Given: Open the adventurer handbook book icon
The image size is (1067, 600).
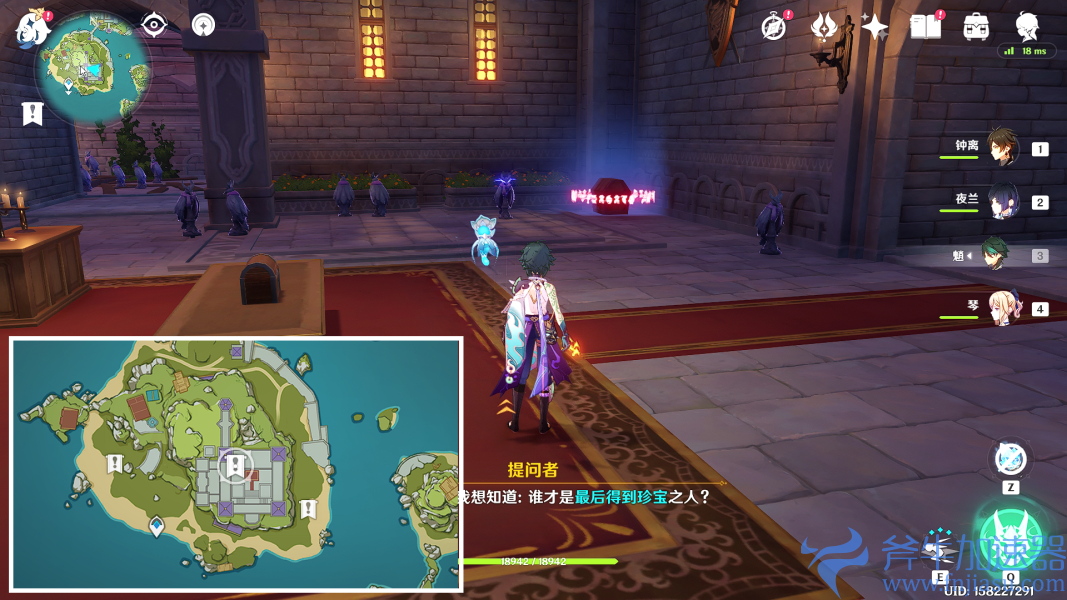Looking at the screenshot, I should [x=925, y=27].
